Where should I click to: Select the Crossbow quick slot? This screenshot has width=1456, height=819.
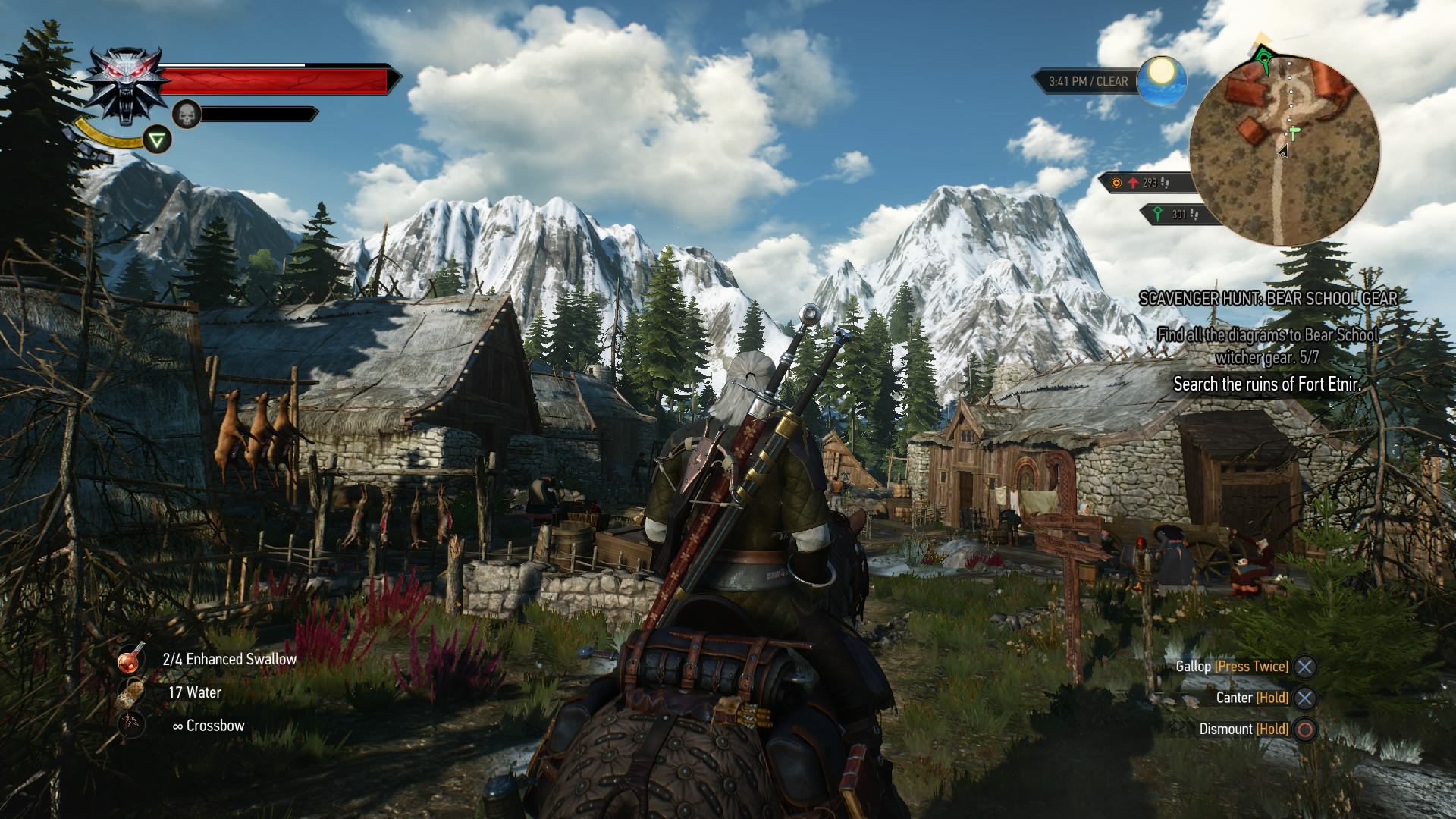[x=131, y=726]
